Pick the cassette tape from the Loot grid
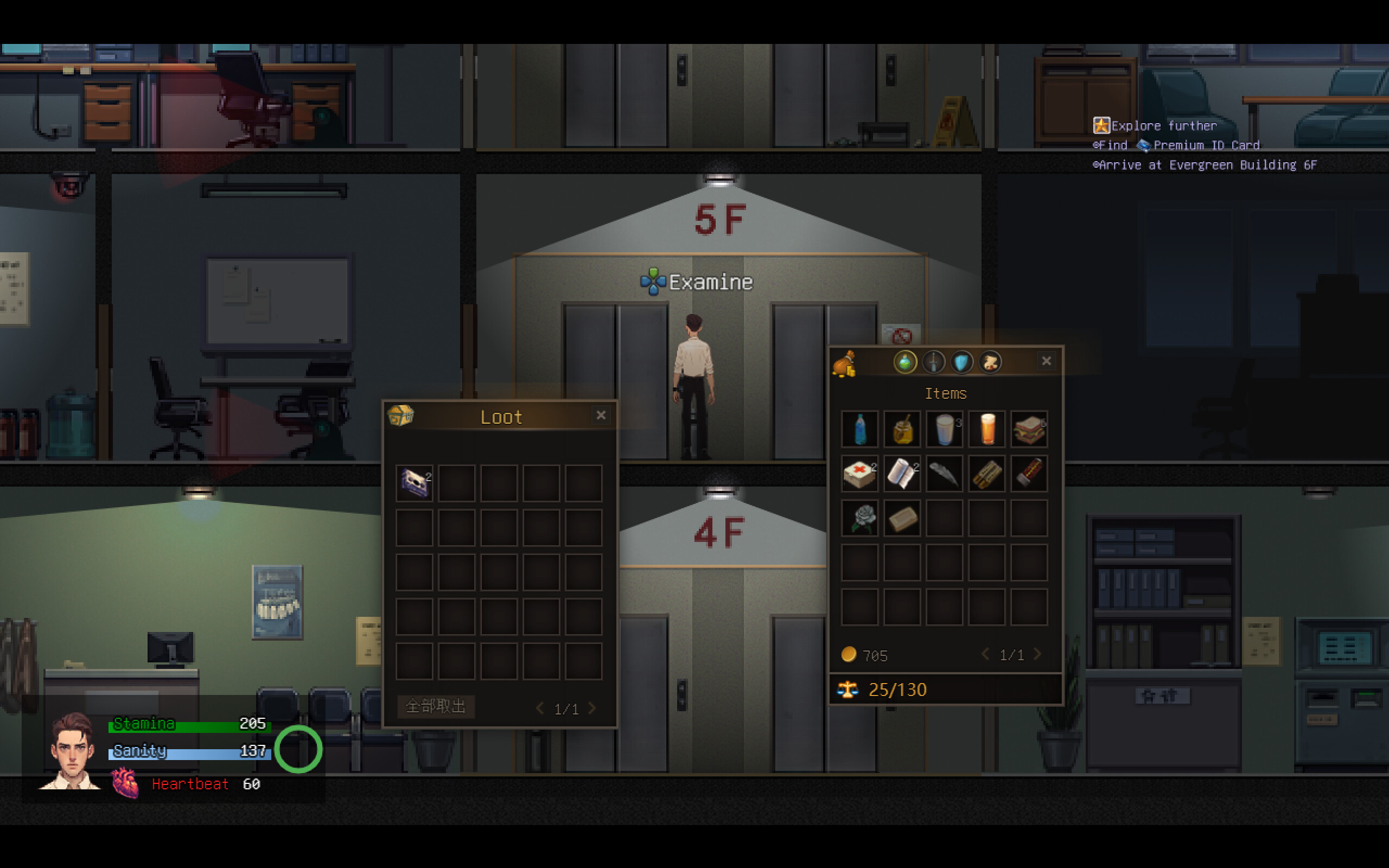Screen dimensions: 1389x868 click(x=414, y=482)
